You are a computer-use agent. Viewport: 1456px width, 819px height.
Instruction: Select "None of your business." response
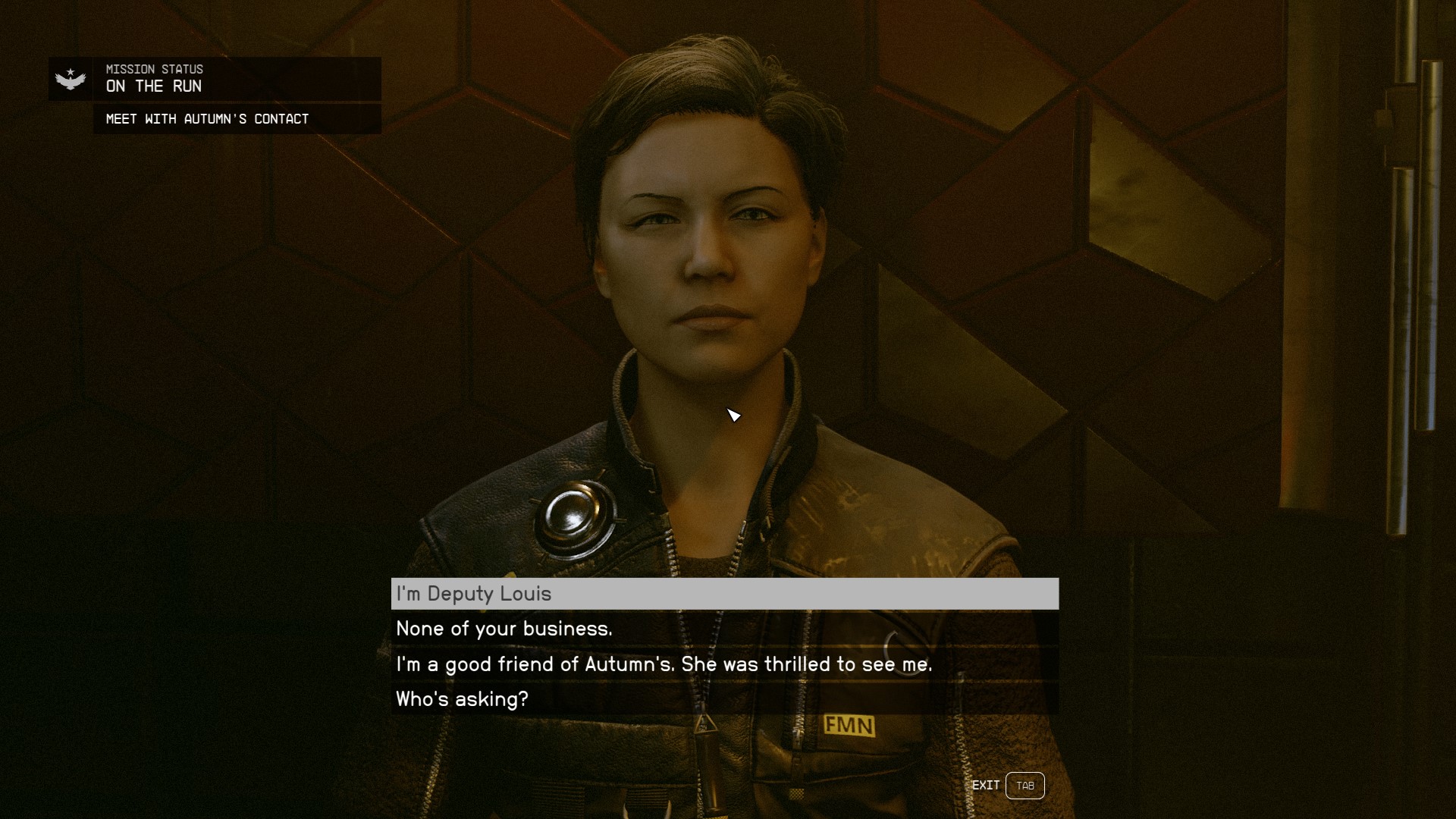(724, 629)
